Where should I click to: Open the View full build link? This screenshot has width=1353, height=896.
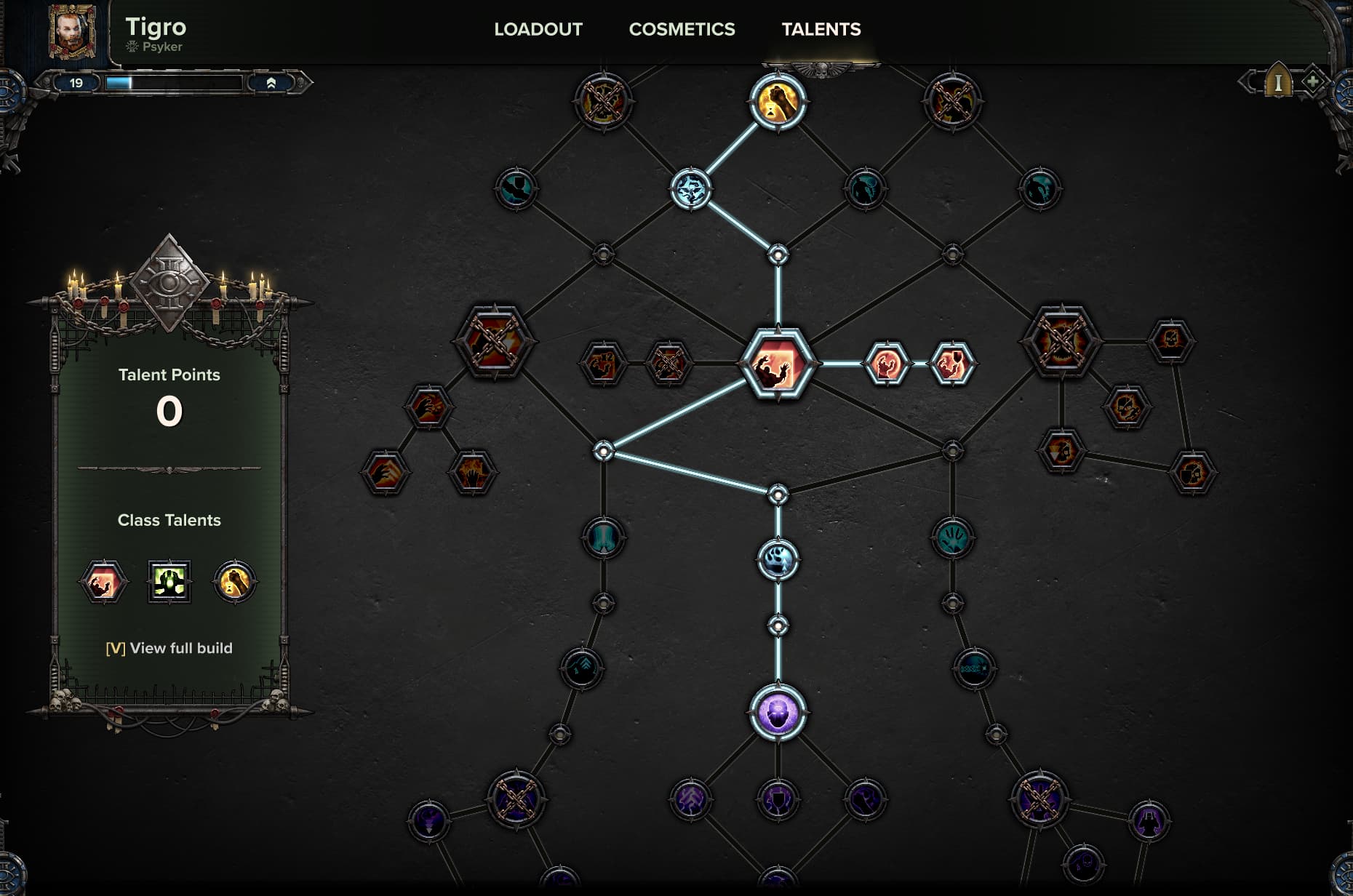[x=169, y=648]
